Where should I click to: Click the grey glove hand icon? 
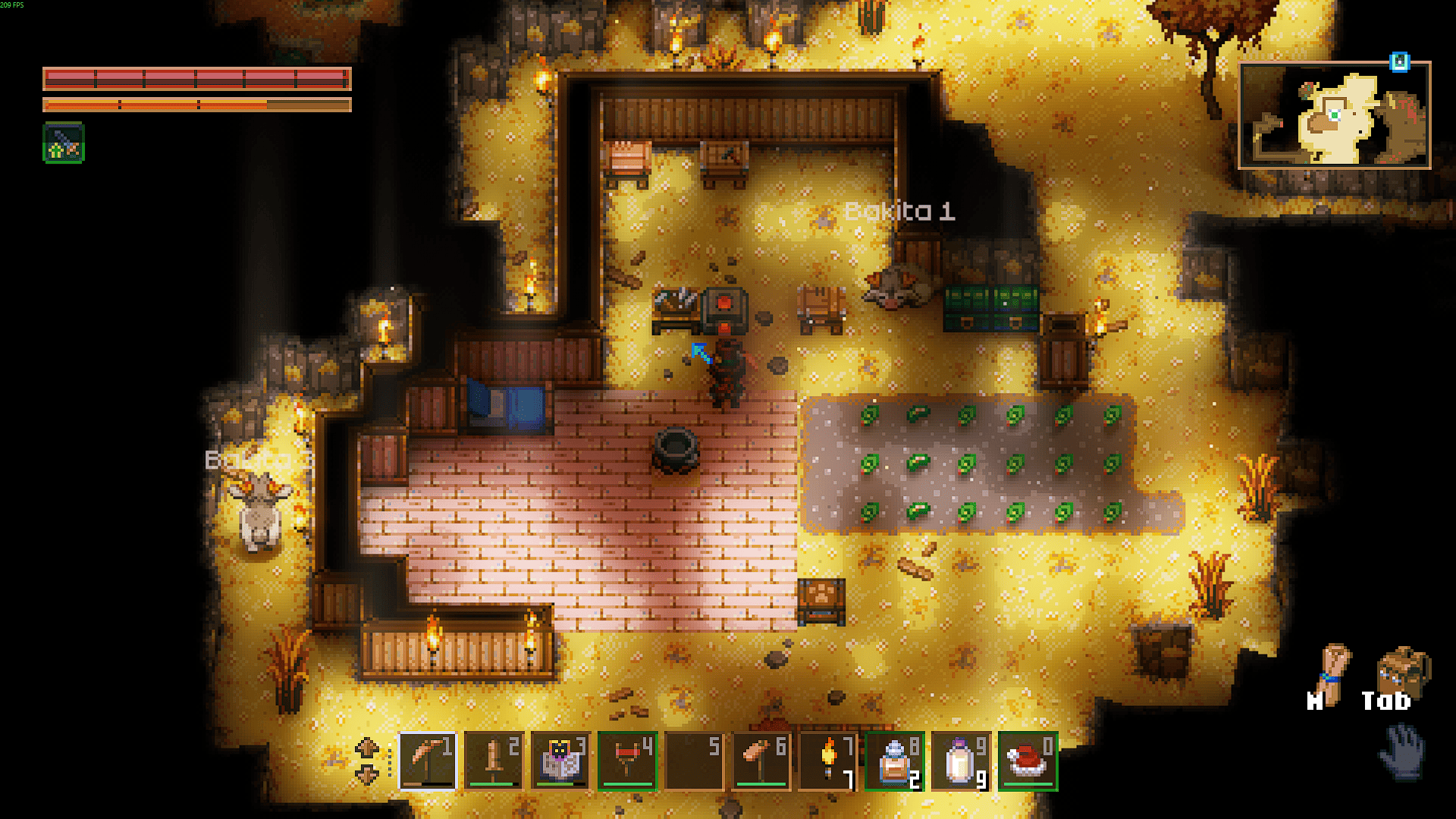point(1403,751)
